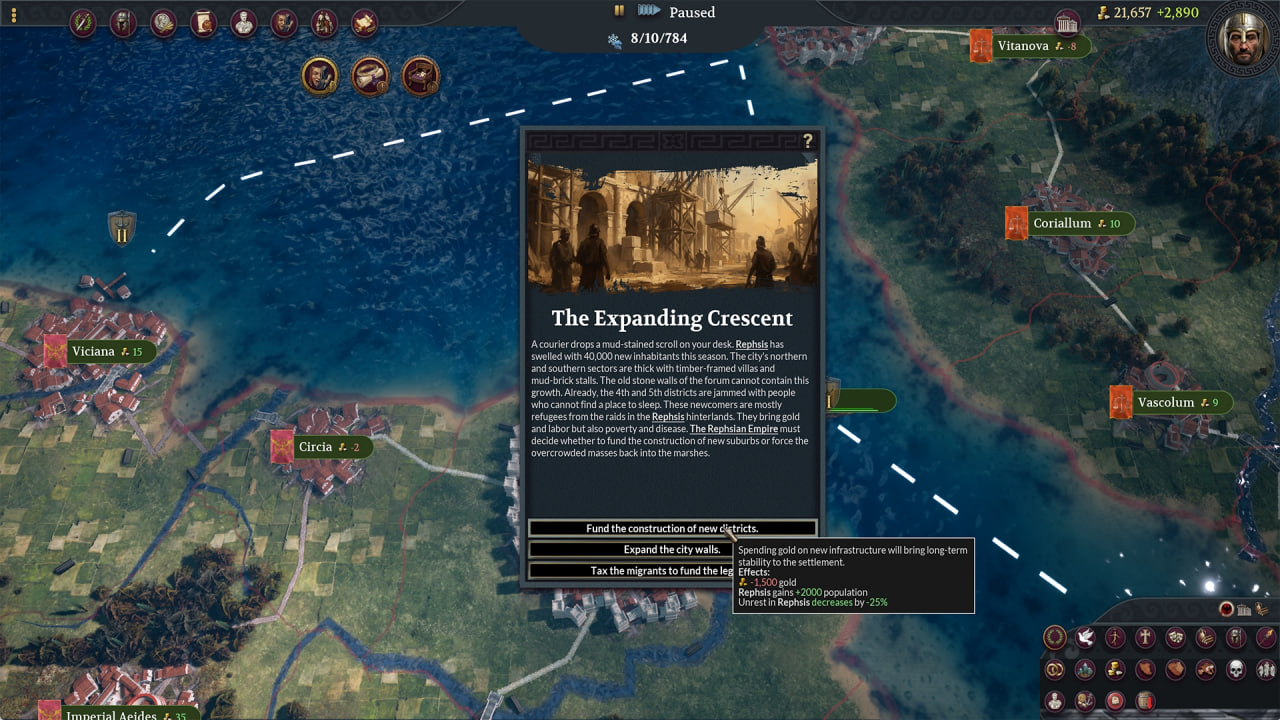The width and height of the screenshot is (1280, 720).
Task: Open the laurel wreath icon on the top toolbar
Action: click(83, 23)
